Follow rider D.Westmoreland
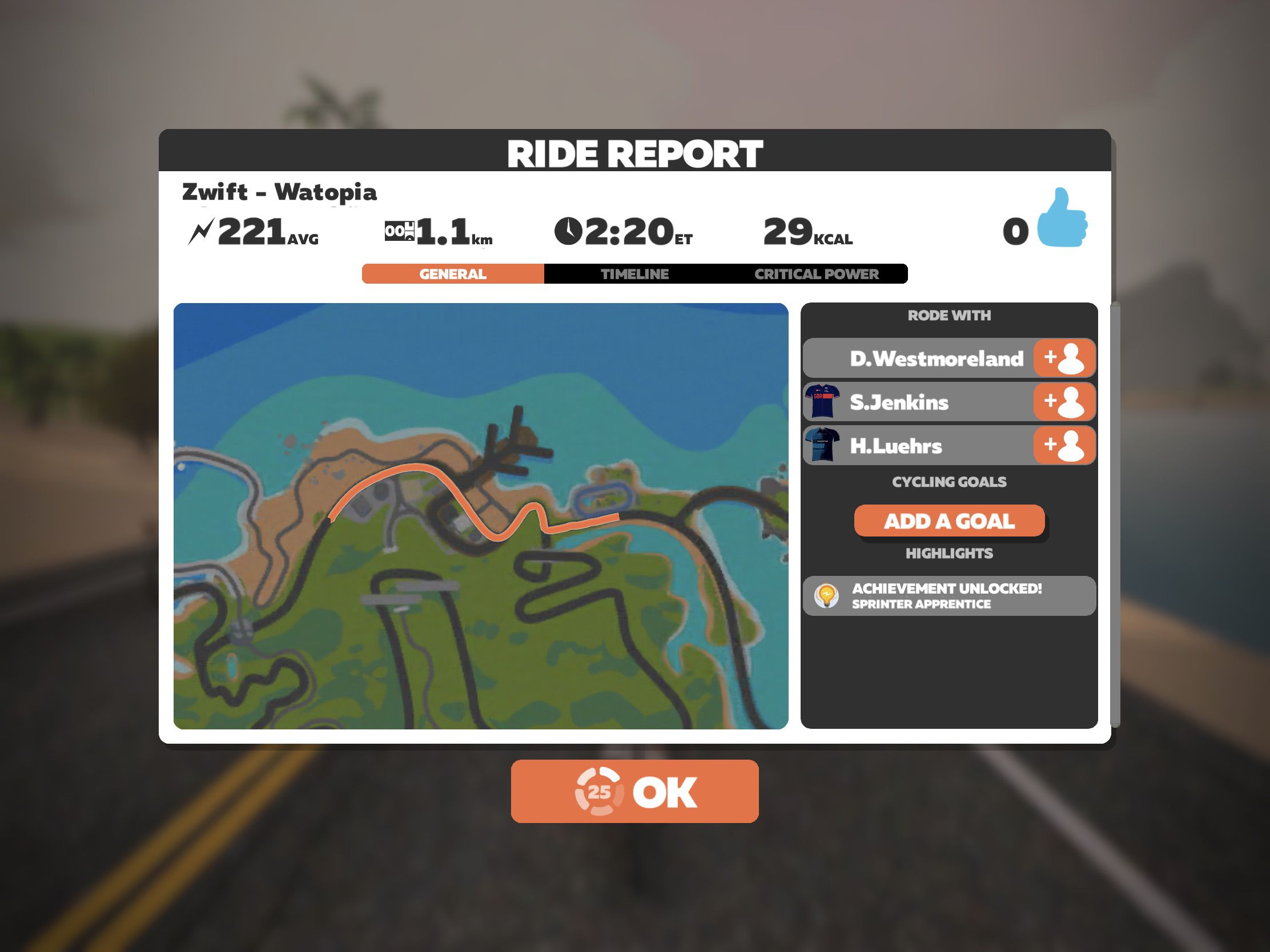Viewport: 1270px width, 952px height. [x=1064, y=358]
